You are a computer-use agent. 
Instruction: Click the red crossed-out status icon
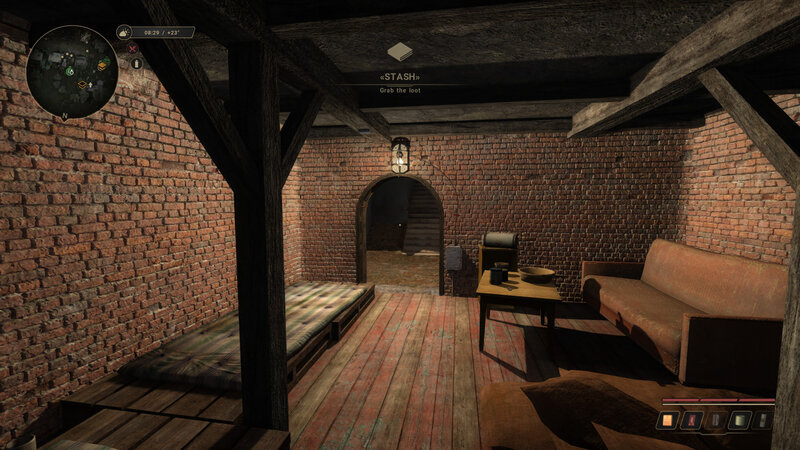(x=132, y=48)
